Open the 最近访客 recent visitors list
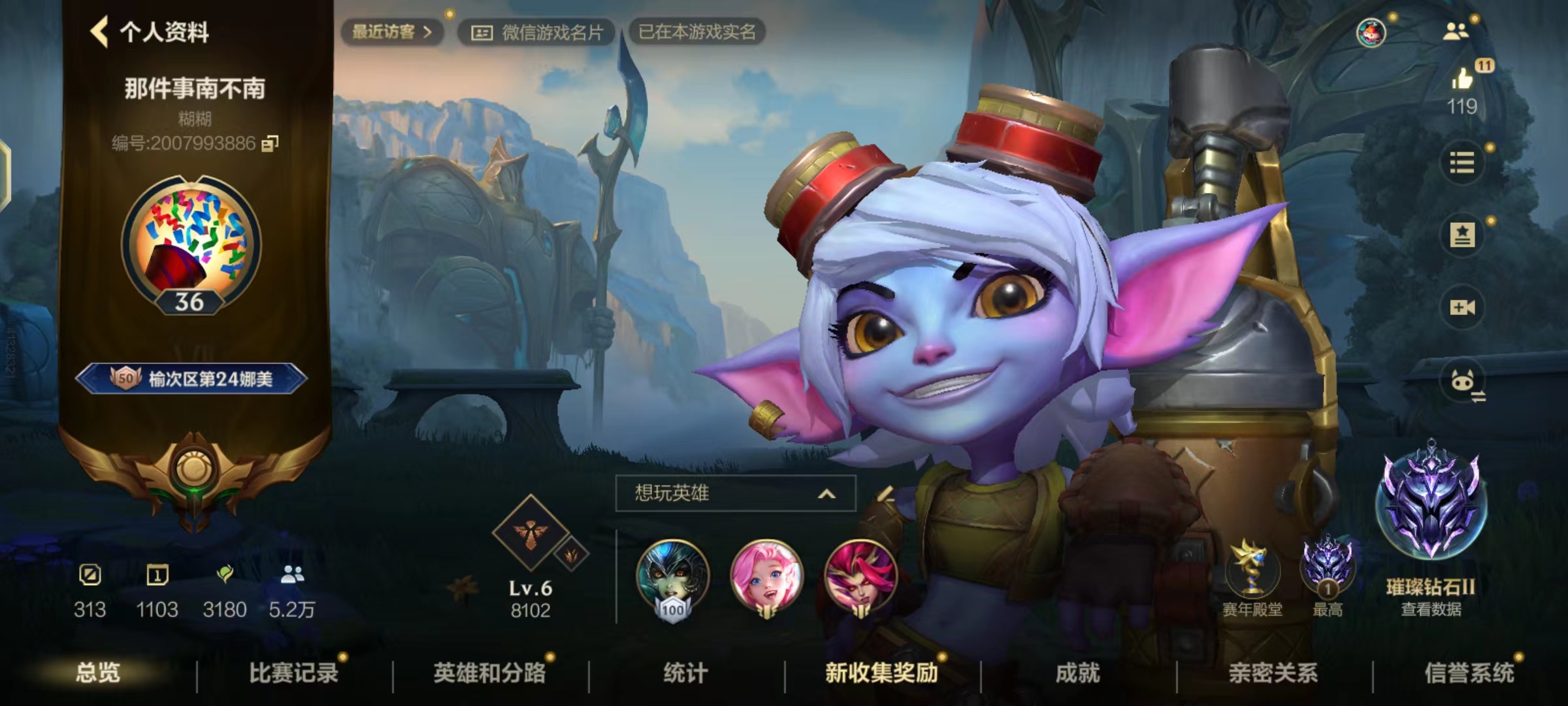This screenshot has height=706, width=1568. pyautogui.click(x=391, y=31)
